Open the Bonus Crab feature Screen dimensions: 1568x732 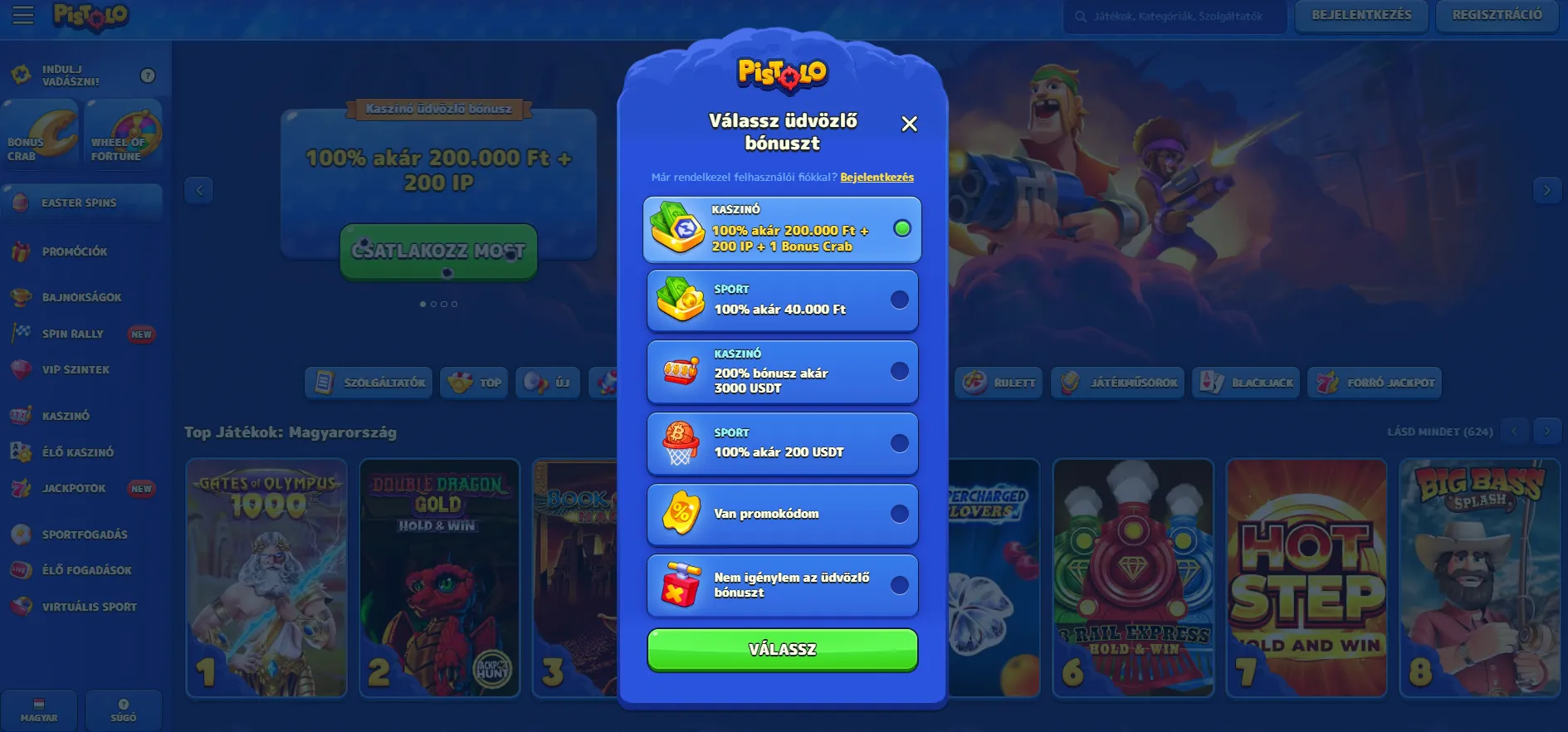[x=40, y=133]
